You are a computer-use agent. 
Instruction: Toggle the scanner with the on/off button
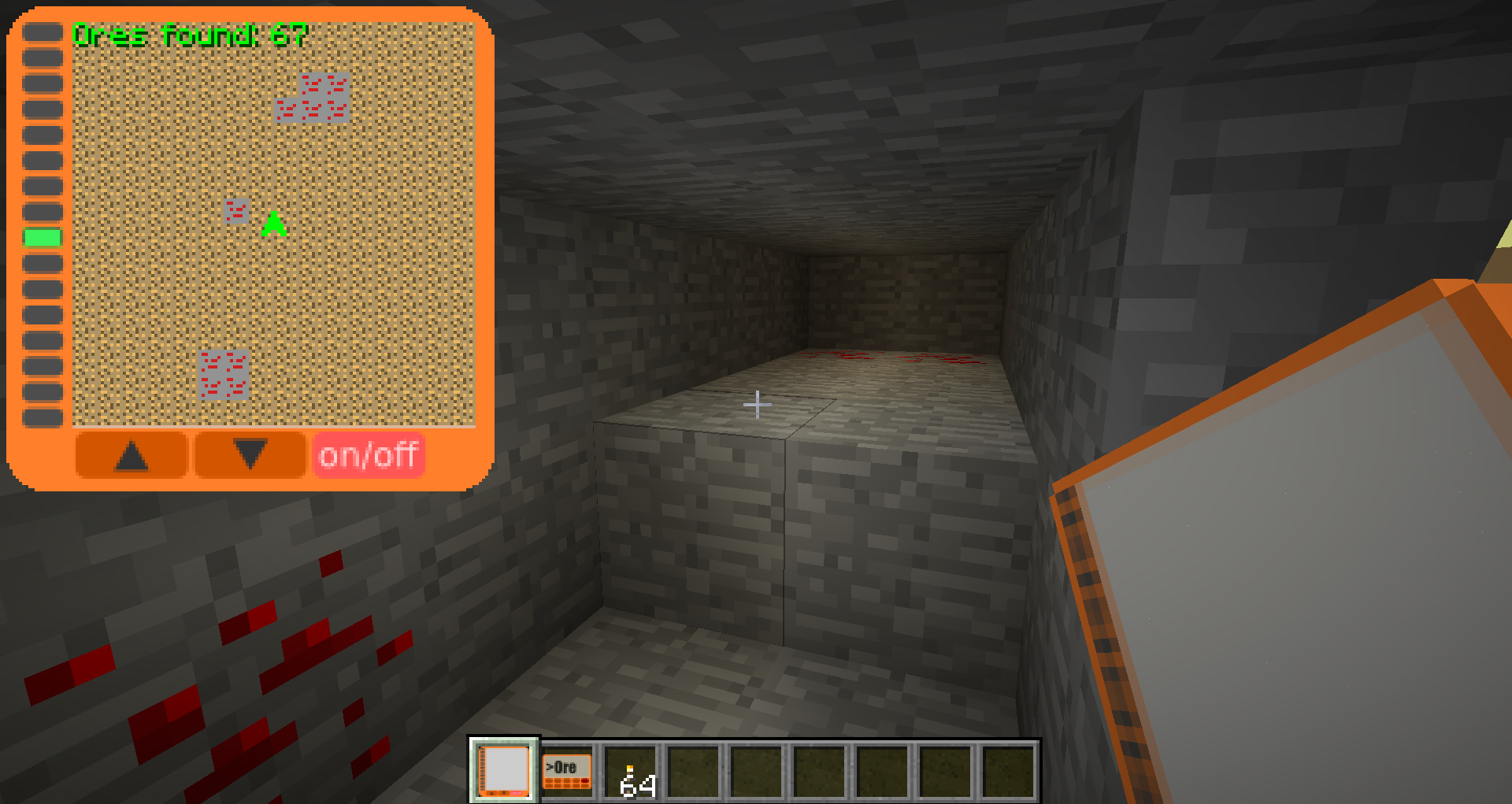[x=369, y=454]
